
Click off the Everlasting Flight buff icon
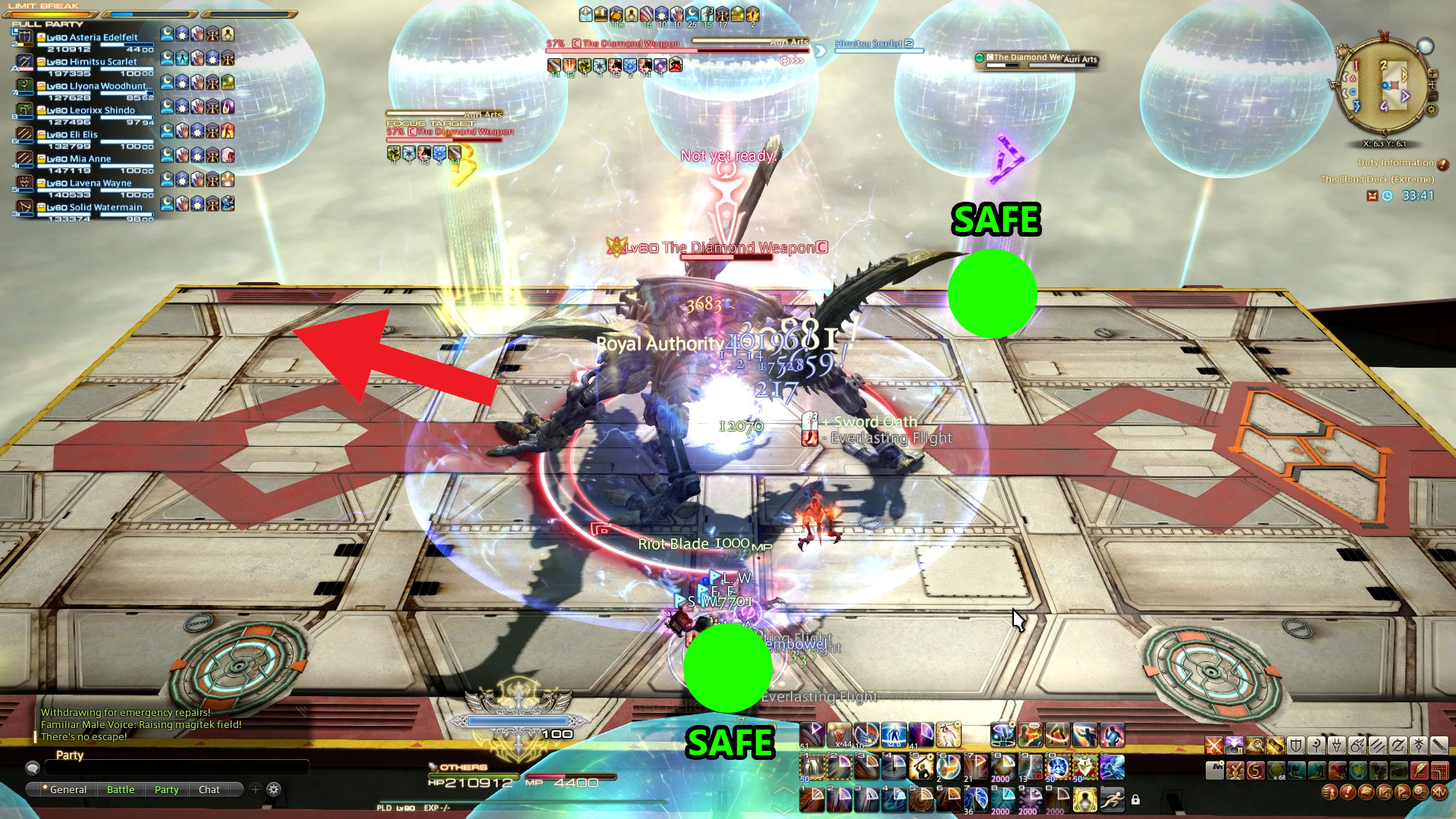click(x=808, y=438)
